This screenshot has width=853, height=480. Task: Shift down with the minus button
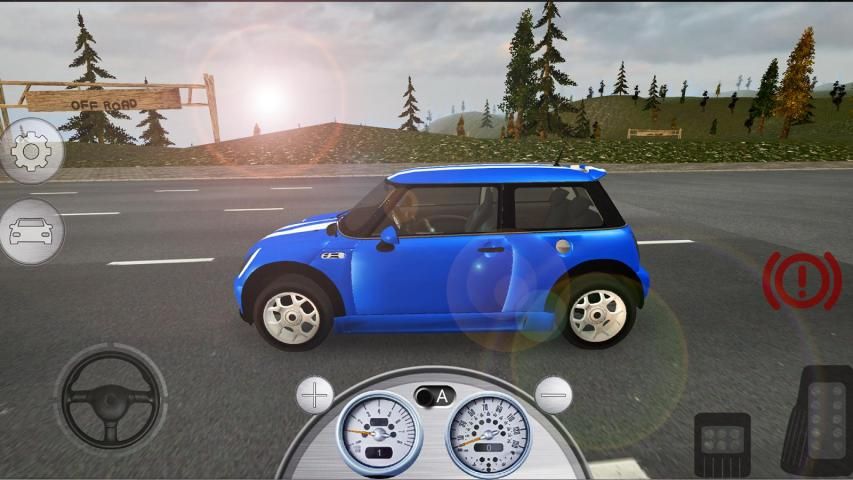(552, 395)
